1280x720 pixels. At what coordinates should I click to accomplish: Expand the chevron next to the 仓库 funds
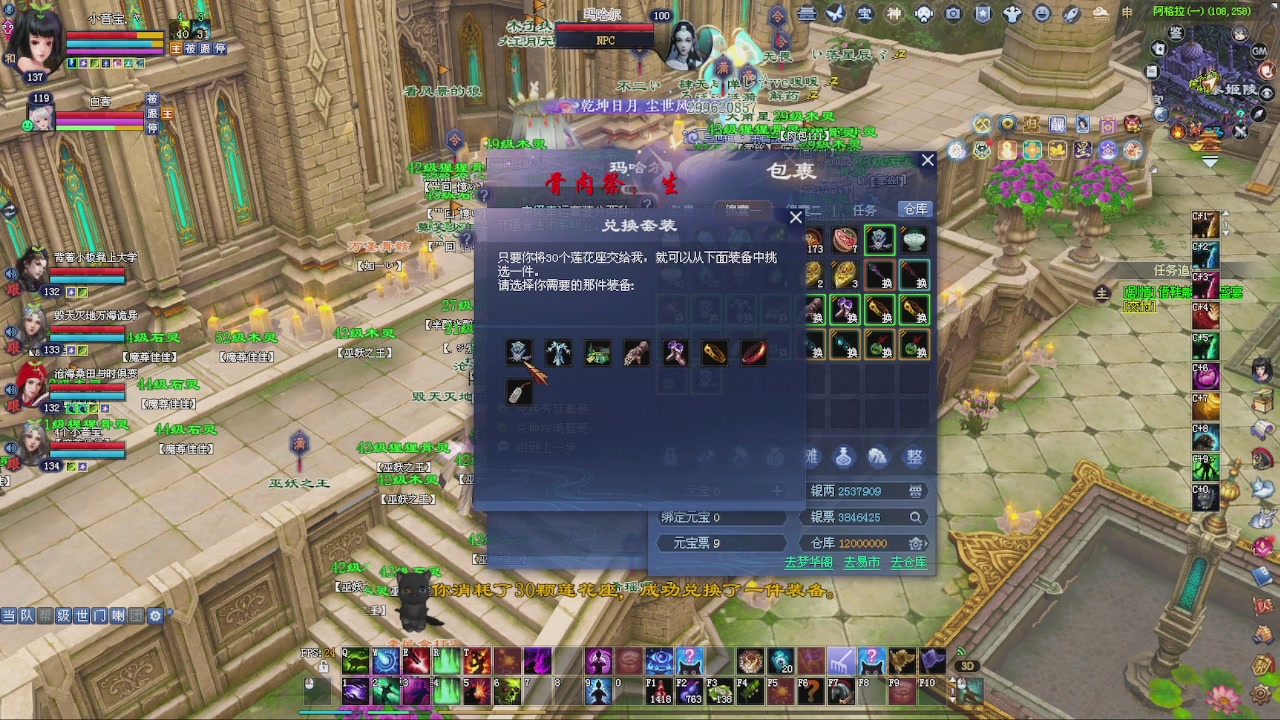point(928,543)
